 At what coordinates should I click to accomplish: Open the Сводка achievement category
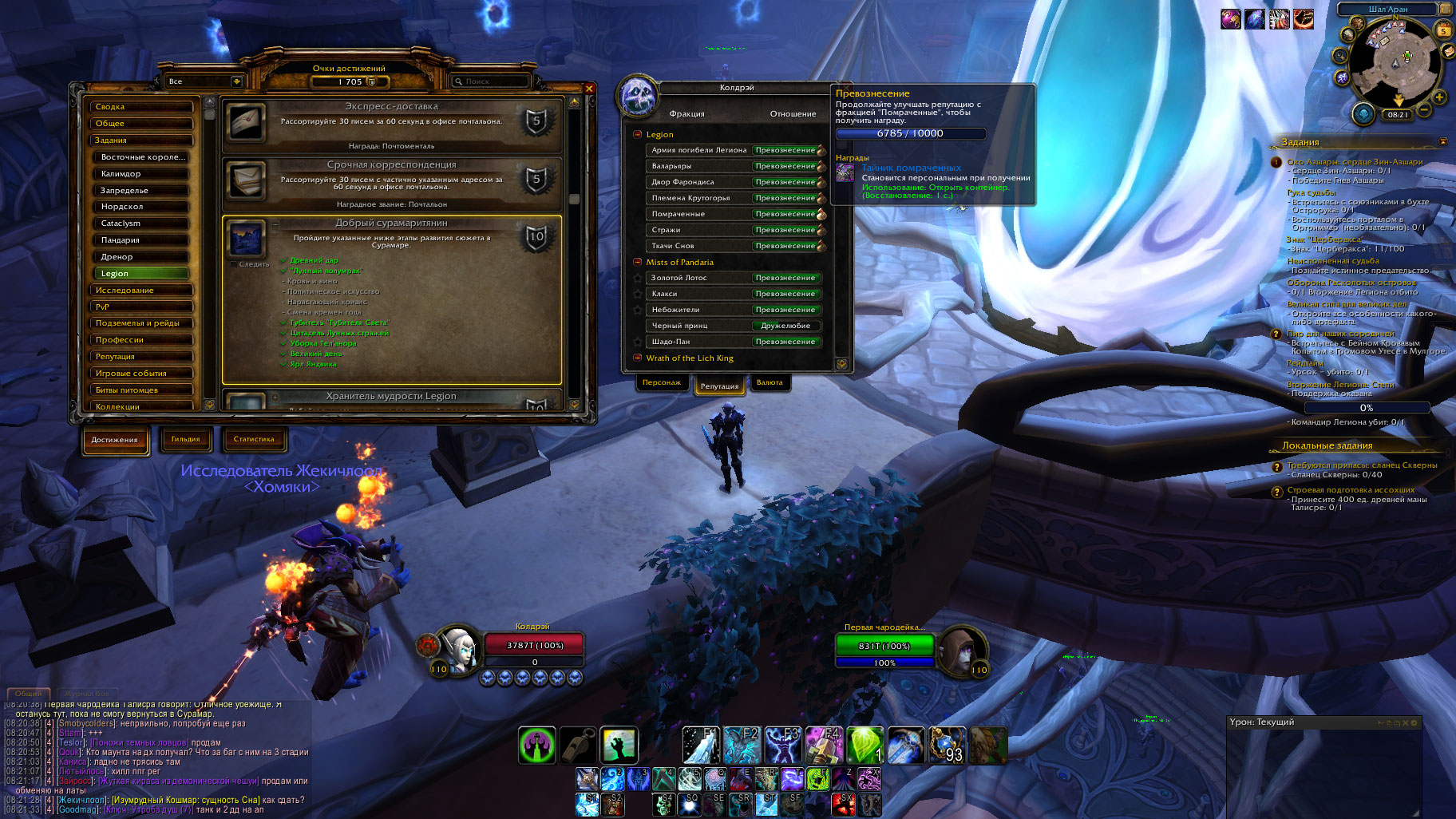point(142,107)
